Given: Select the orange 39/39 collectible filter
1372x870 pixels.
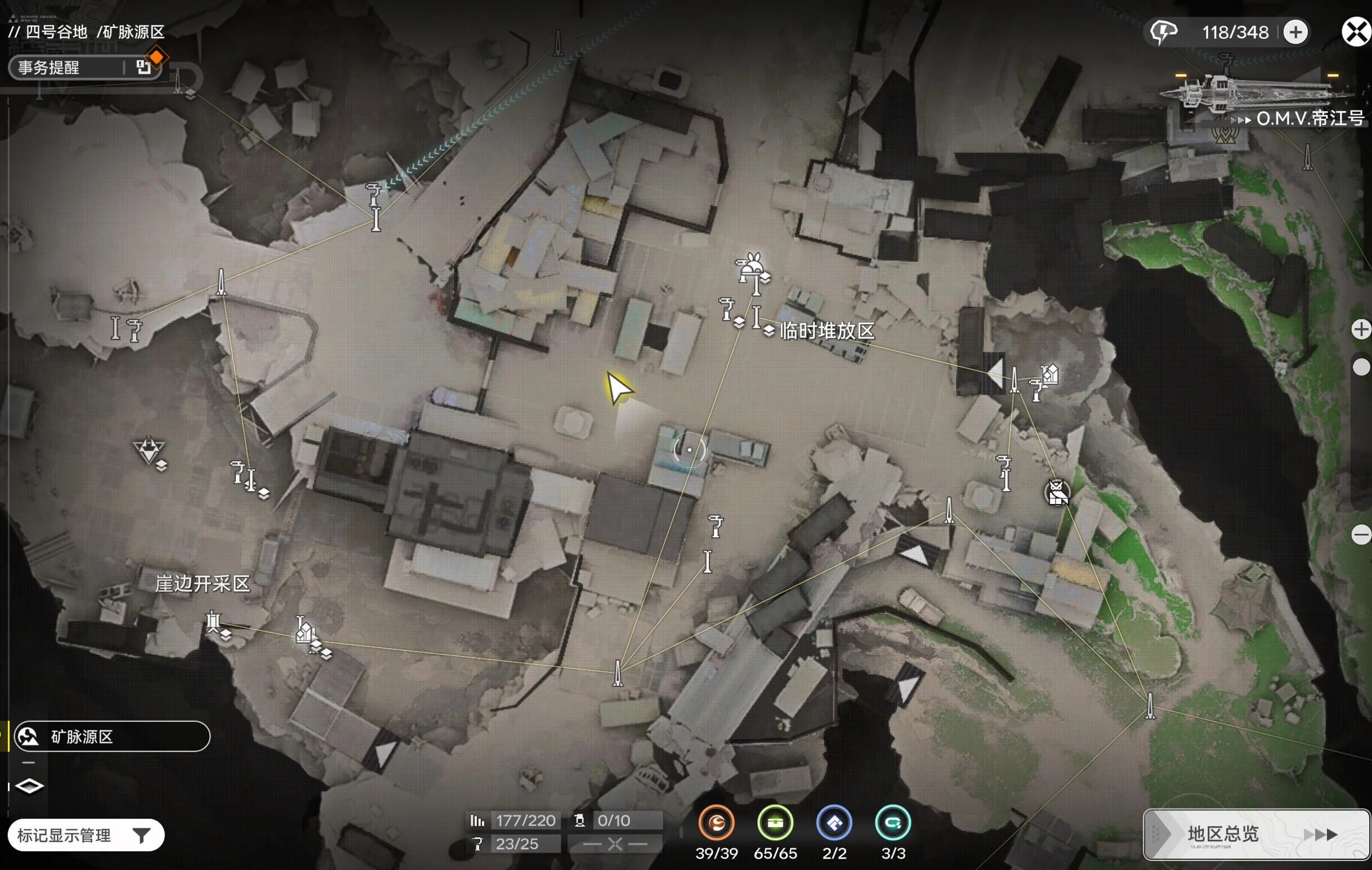Looking at the screenshot, I should pos(716,823).
